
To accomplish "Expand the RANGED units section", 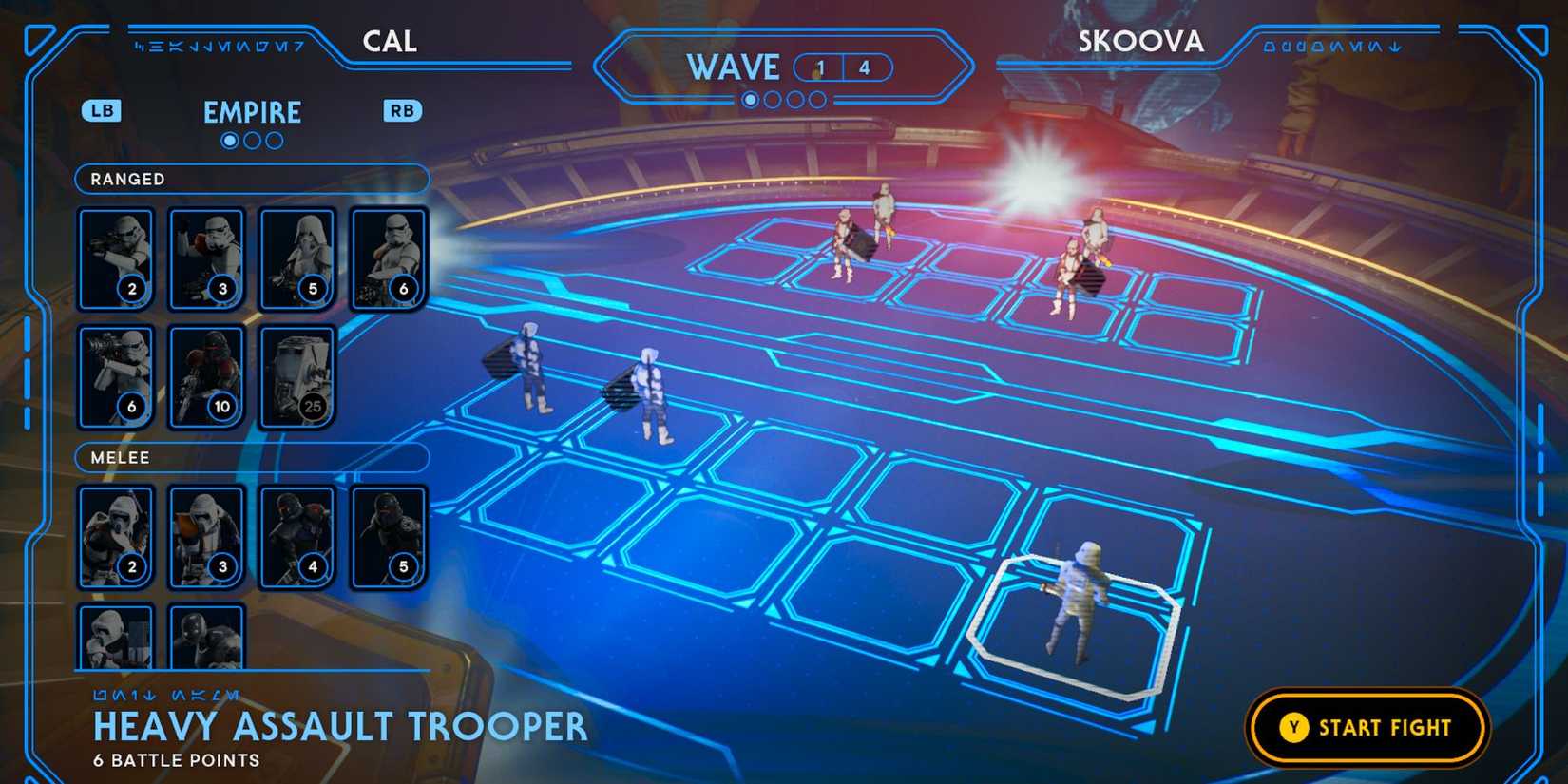I will tap(251, 179).
